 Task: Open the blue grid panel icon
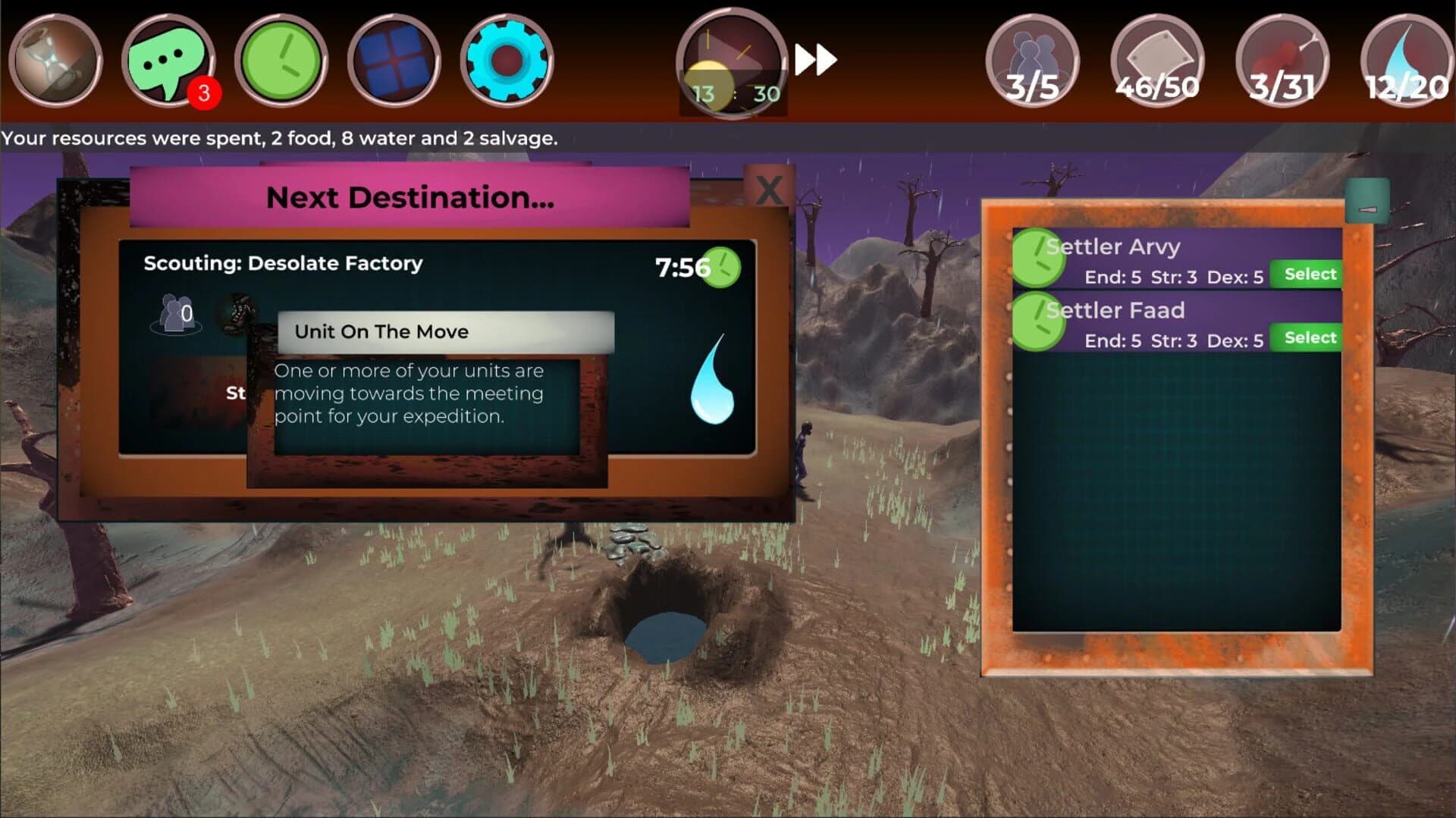(x=394, y=62)
